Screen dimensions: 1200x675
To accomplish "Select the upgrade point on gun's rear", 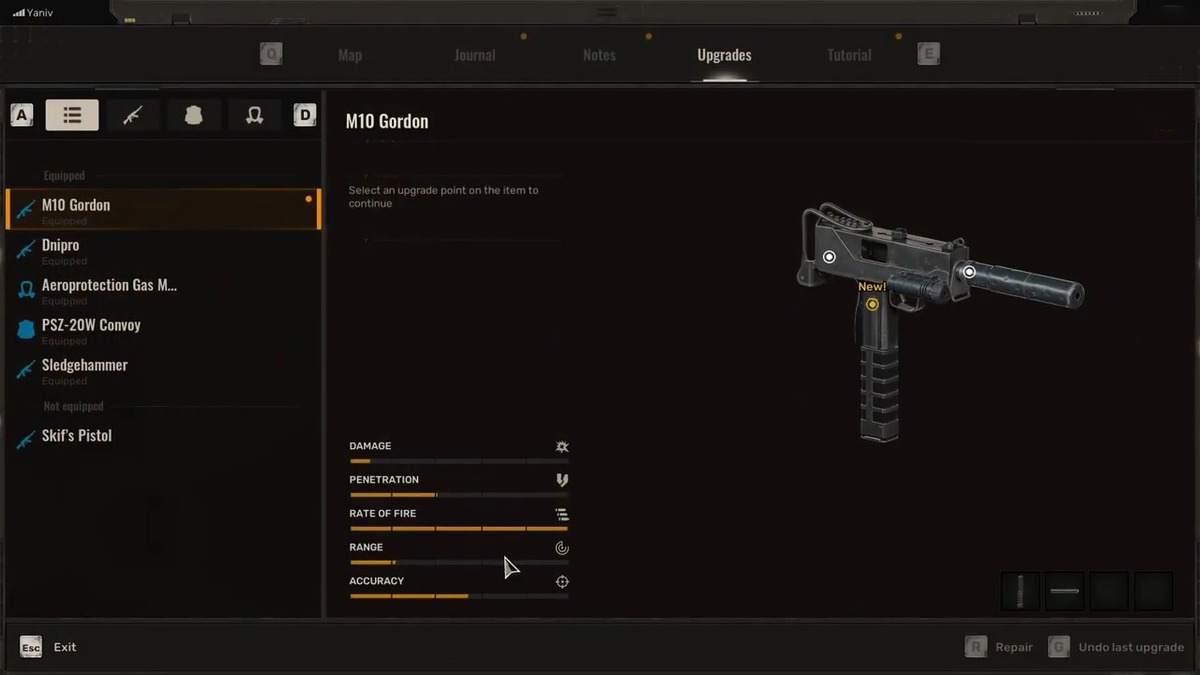I will [x=829, y=257].
